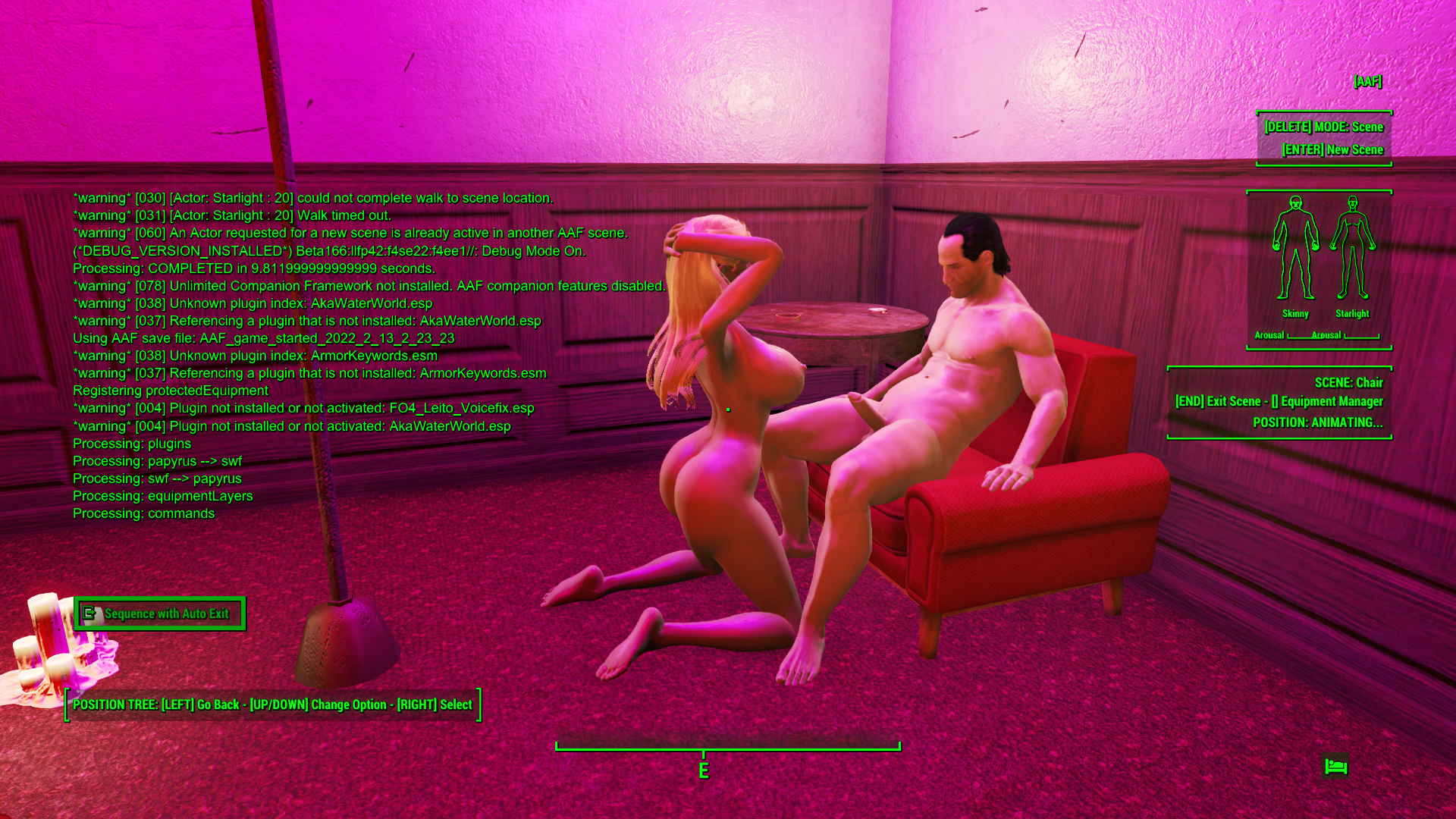Select the Starlight actor figure
Screen dimensions: 1456x819
1352,249
